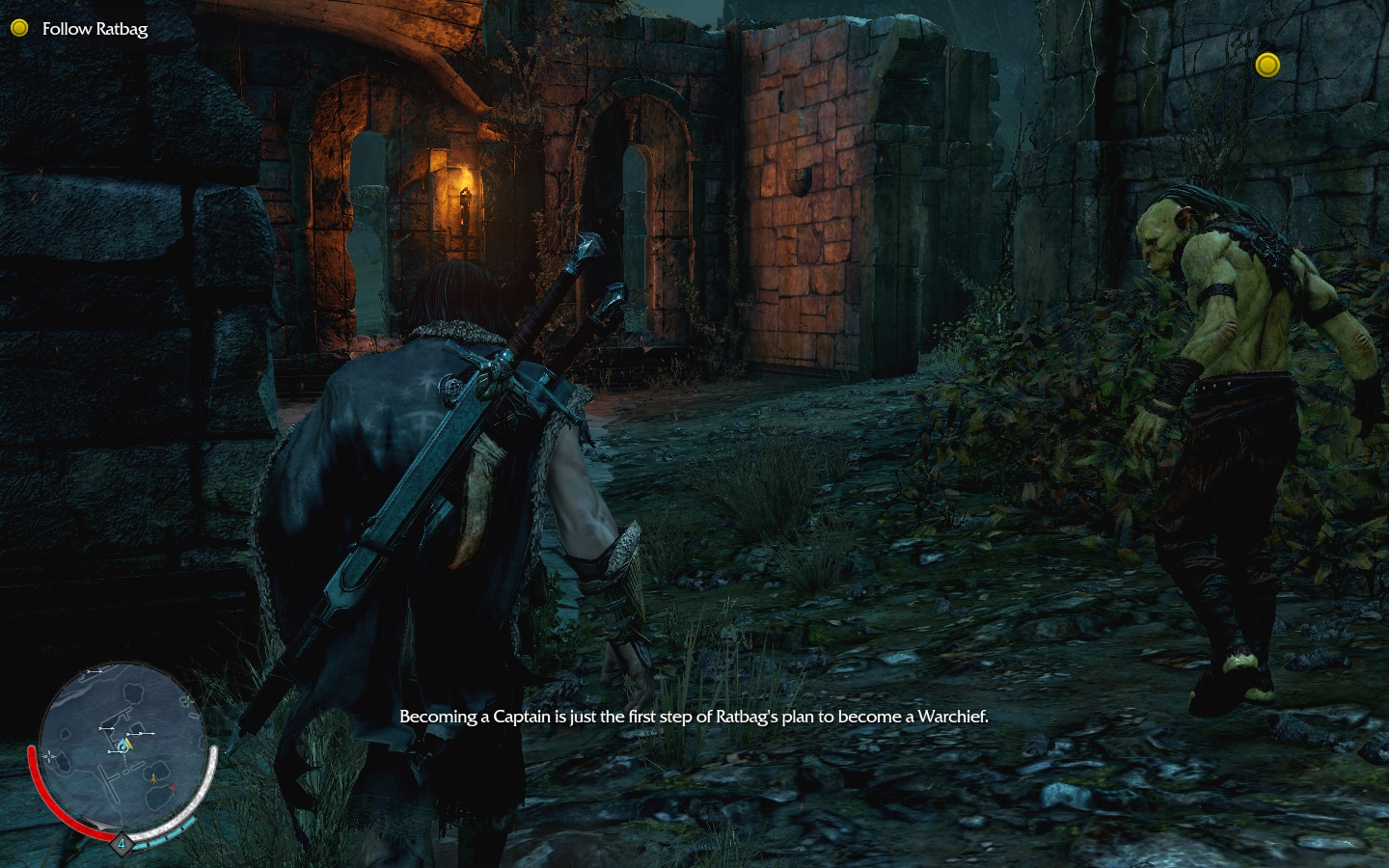
Task: Click the green herb icon on minimap
Action: 187,701
